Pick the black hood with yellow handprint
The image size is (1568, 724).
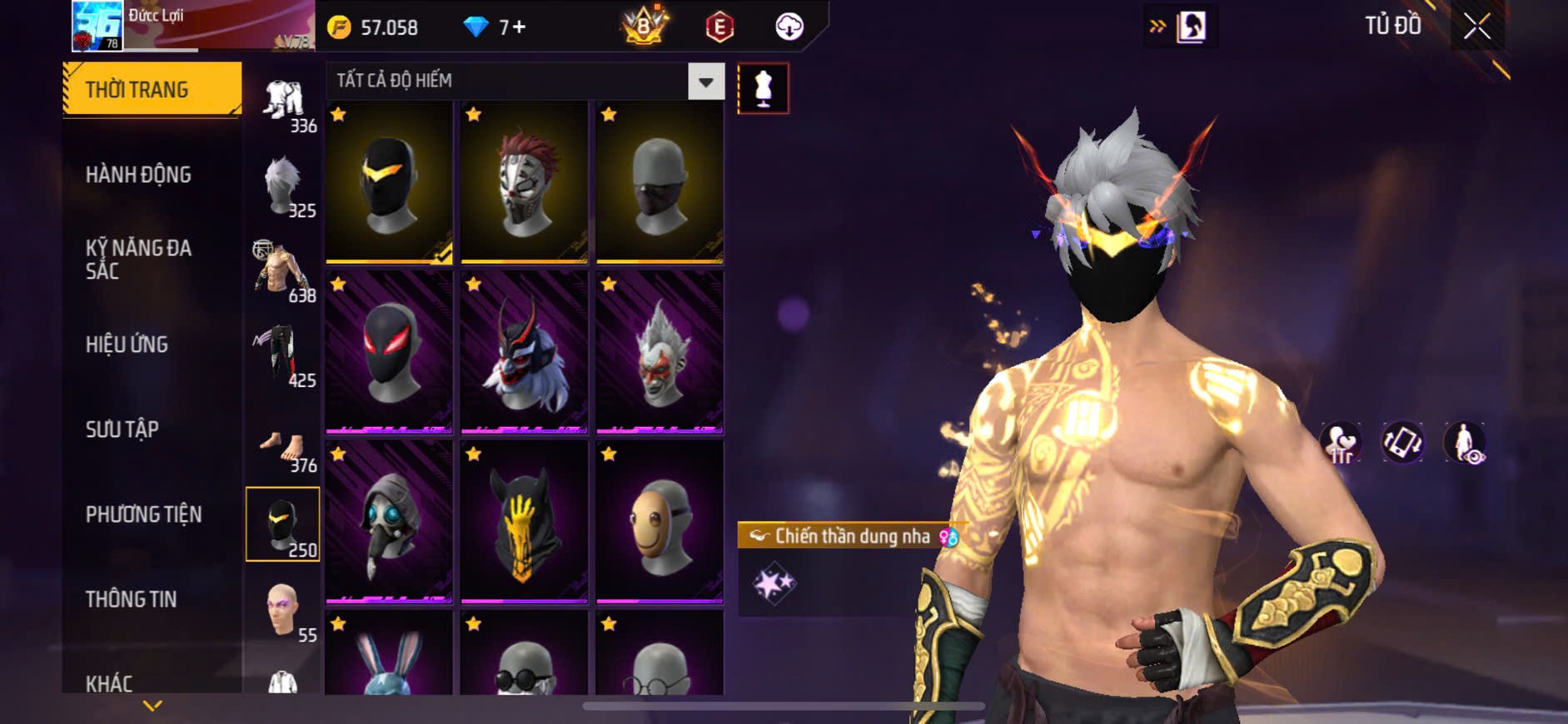(524, 522)
